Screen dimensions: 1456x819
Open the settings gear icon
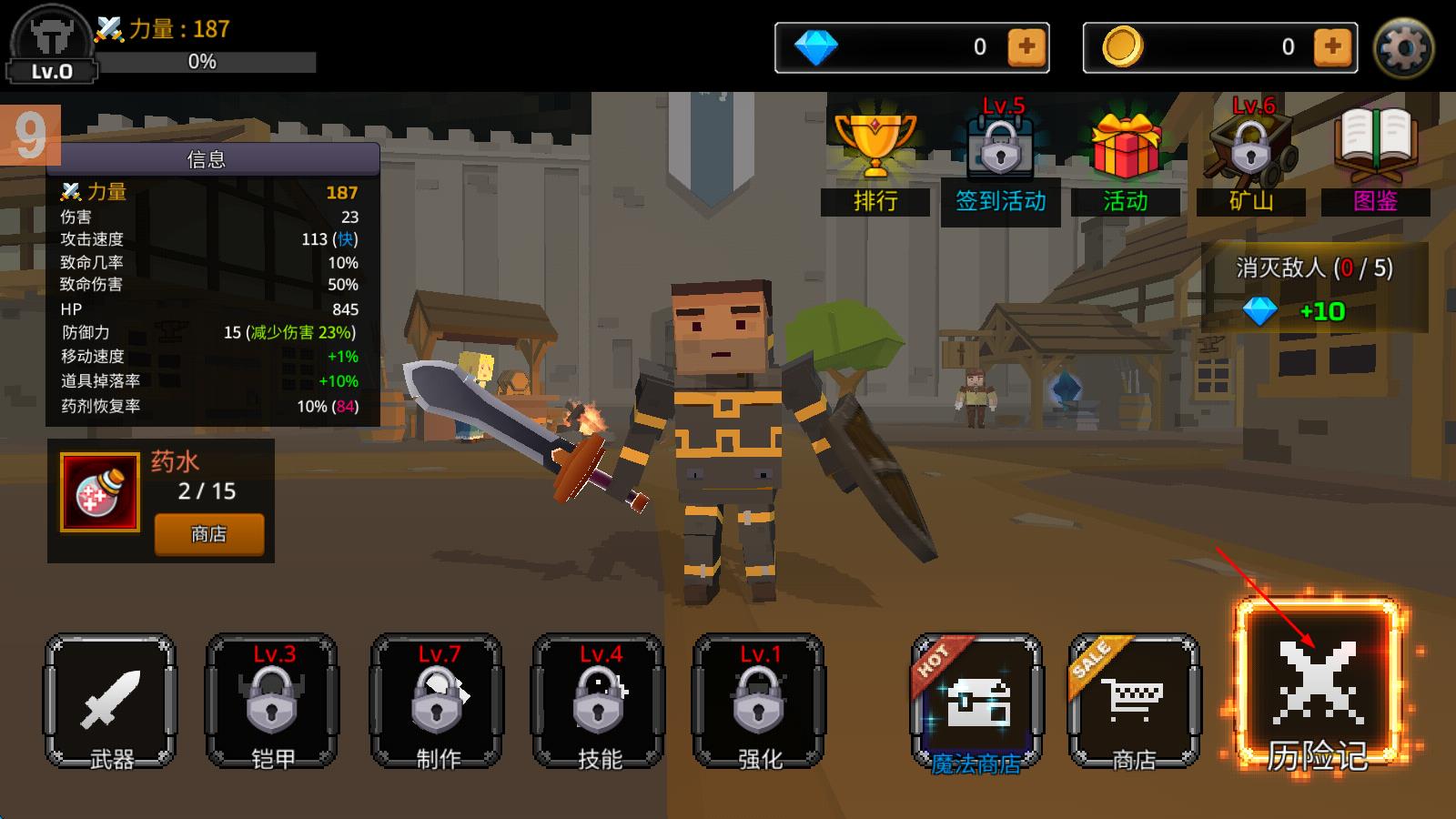click(x=1403, y=47)
